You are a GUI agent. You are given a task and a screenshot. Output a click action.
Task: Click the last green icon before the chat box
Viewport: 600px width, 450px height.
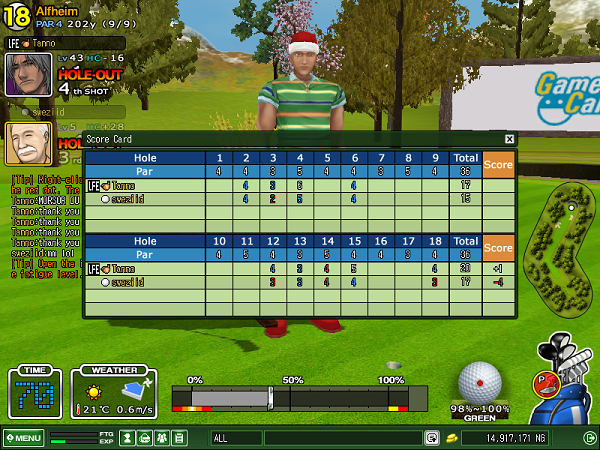pos(179,438)
